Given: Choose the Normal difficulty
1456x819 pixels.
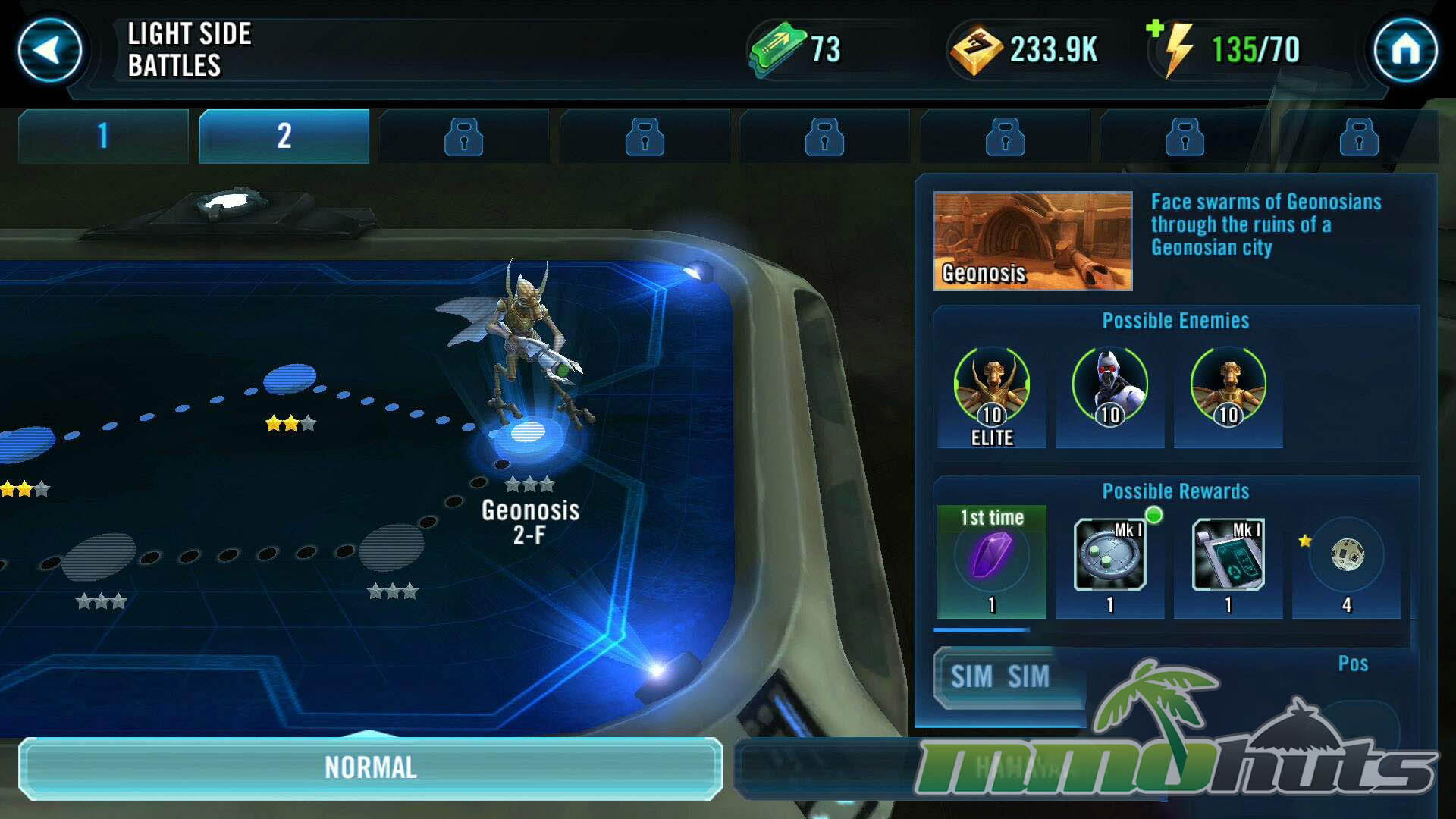Looking at the screenshot, I should (x=371, y=767).
